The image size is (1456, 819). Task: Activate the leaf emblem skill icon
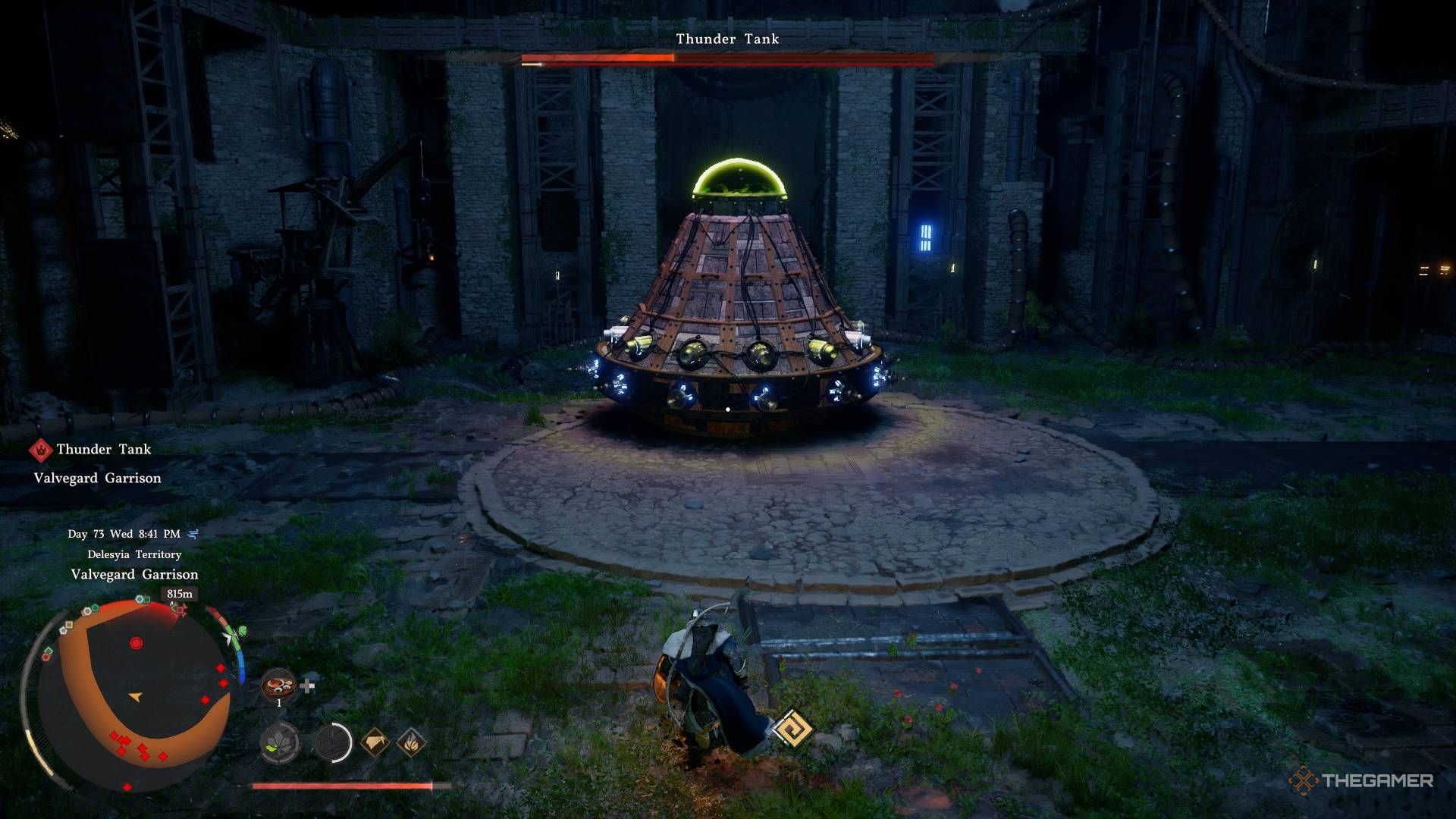click(280, 742)
